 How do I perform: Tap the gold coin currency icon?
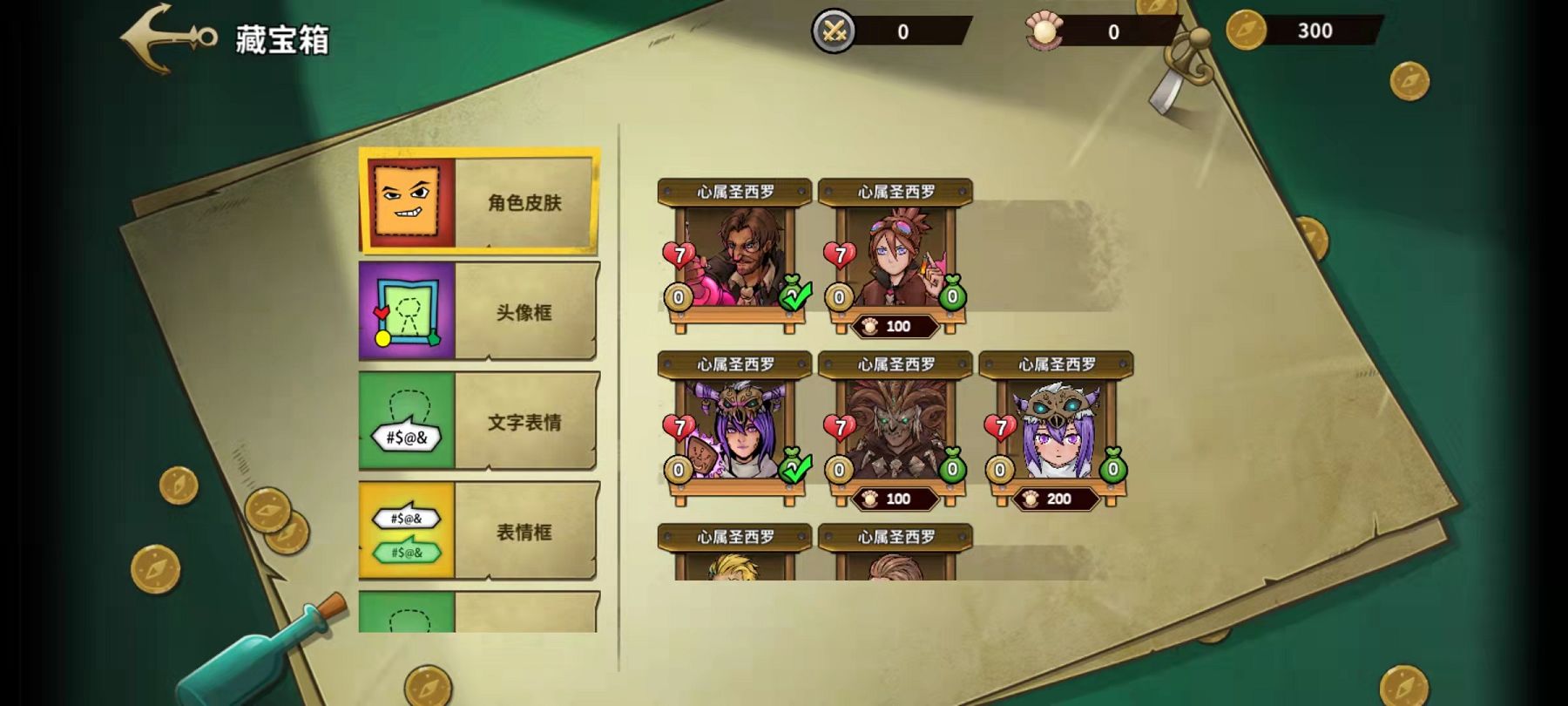[1246, 31]
